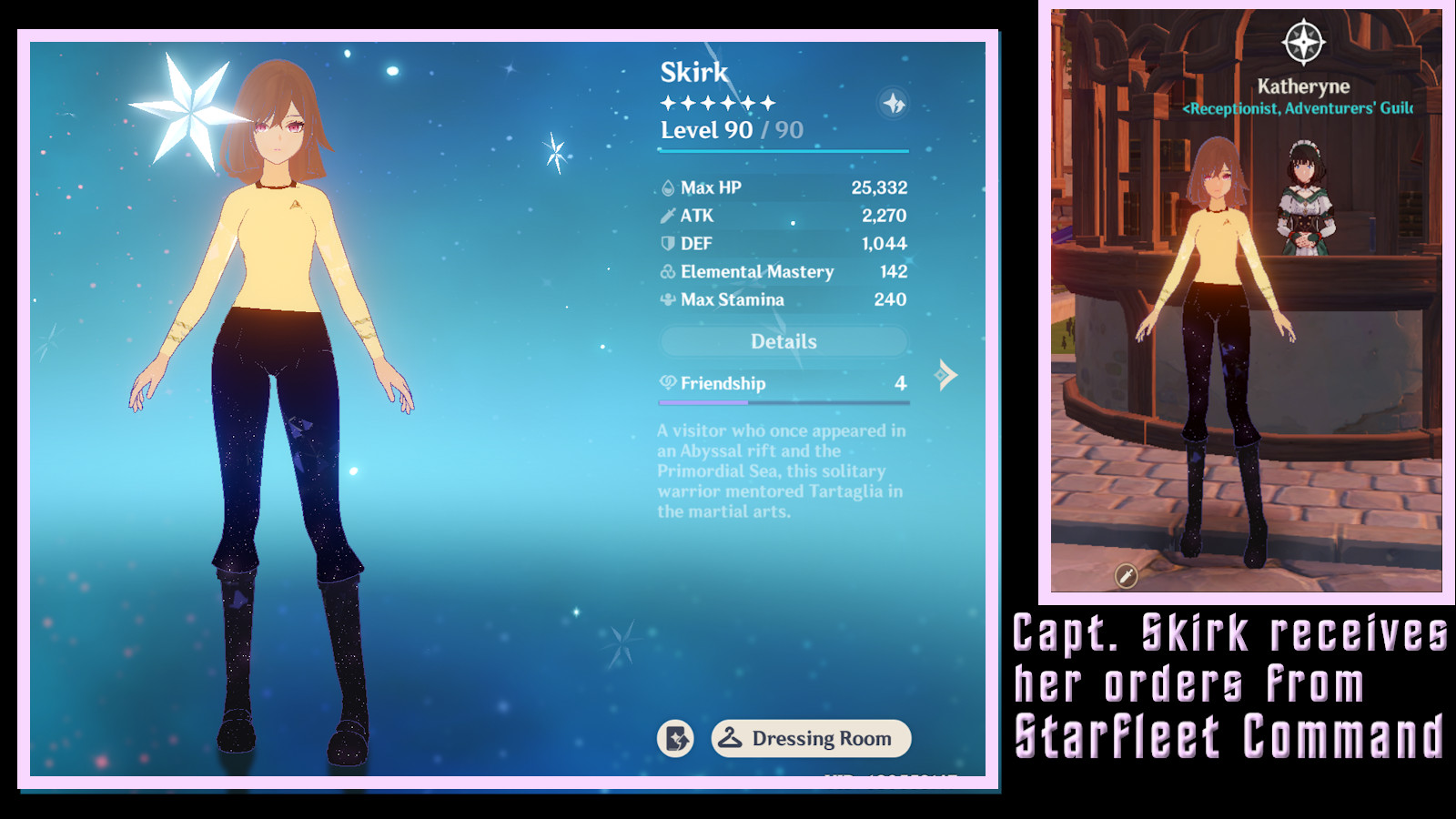Click the DEF shield icon
The width and height of the screenshot is (1456, 819).
click(x=670, y=243)
